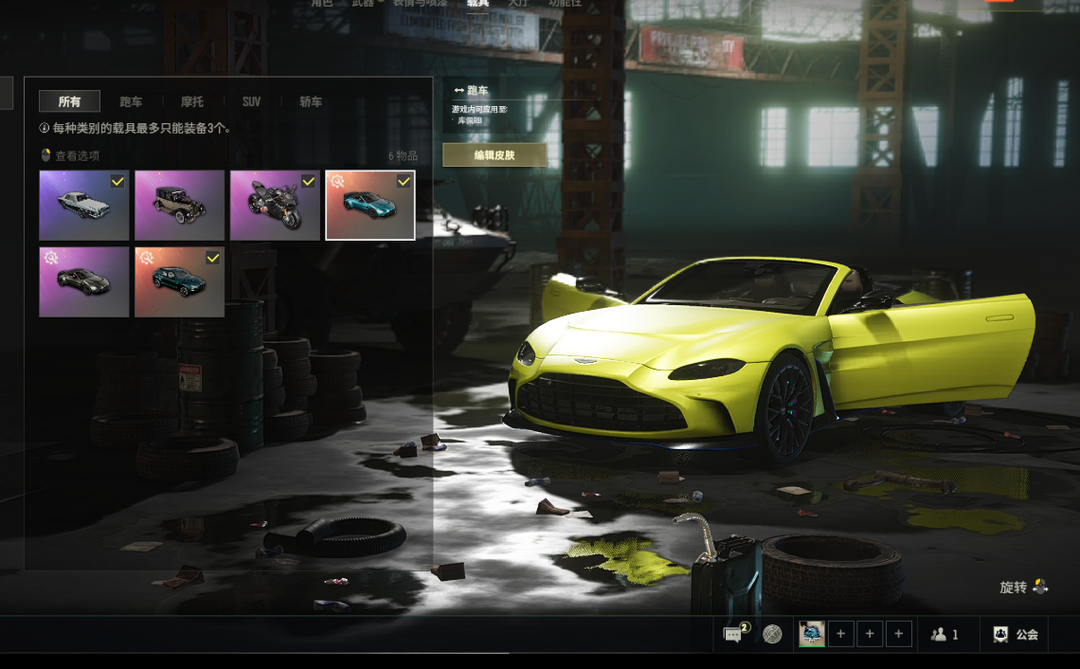Select the white classic coupe skin
1080x669 pixels.
[x=84, y=205]
